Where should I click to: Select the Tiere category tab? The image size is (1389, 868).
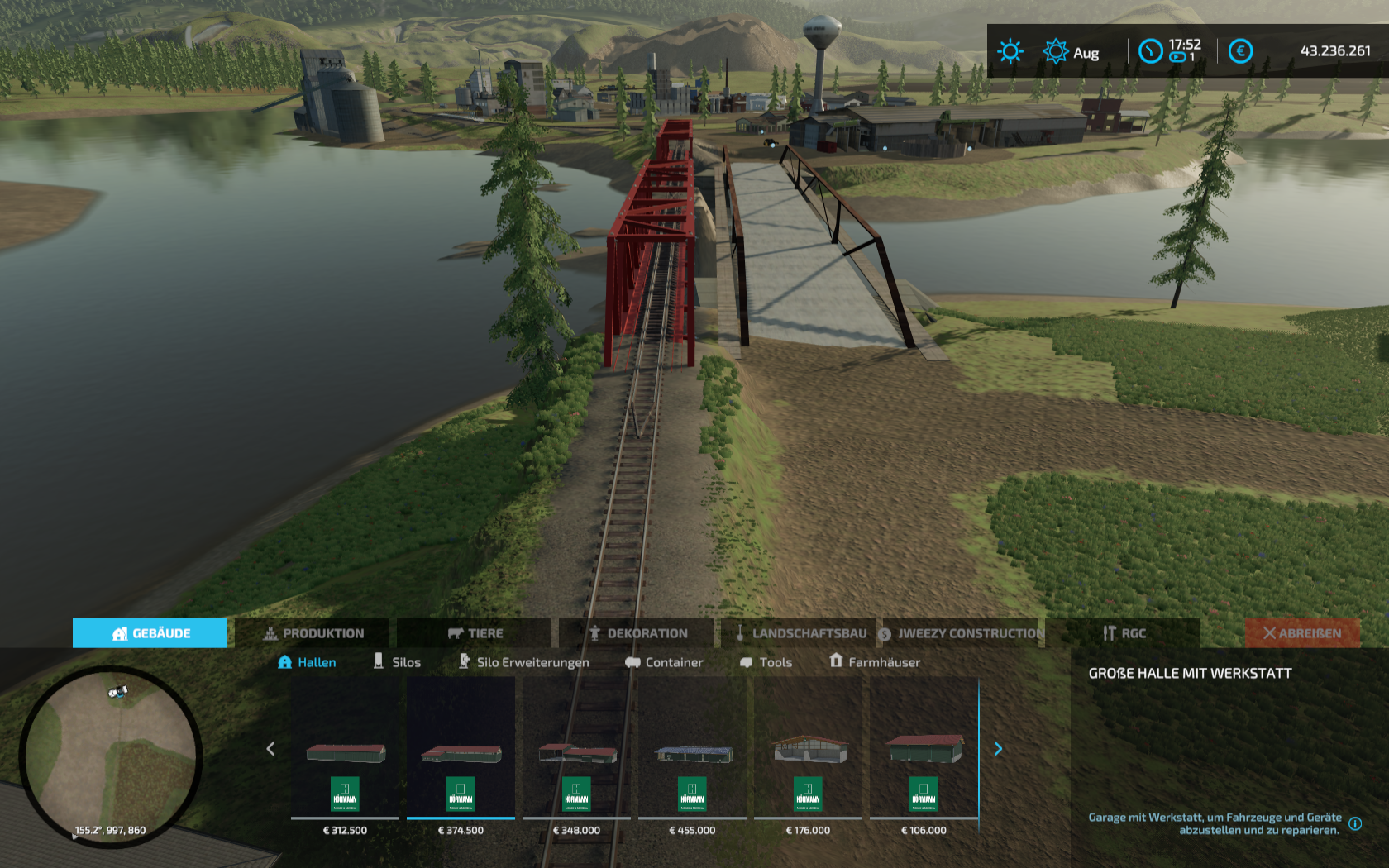click(x=475, y=633)
